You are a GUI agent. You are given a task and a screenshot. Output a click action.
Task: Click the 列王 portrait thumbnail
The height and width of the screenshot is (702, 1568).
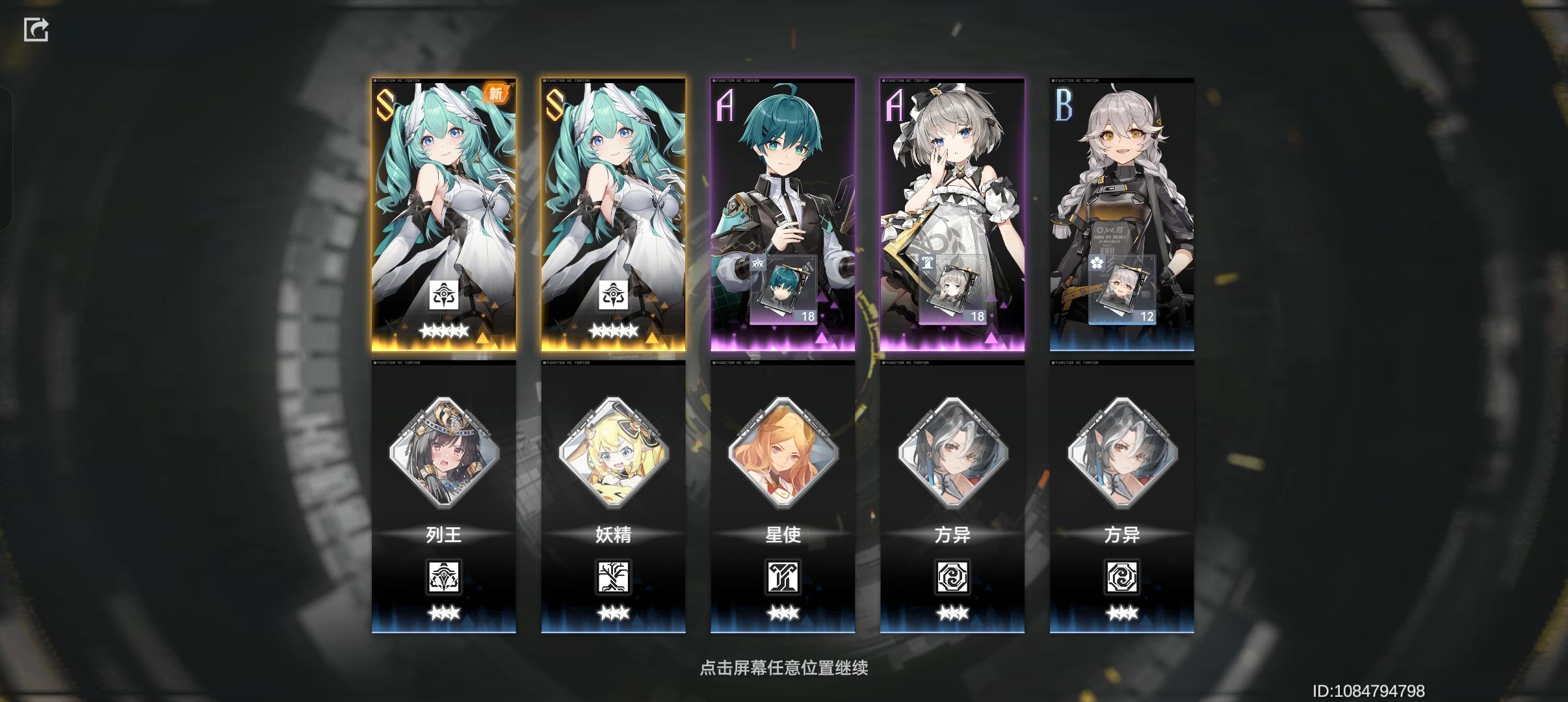click(x=445, y=456)
